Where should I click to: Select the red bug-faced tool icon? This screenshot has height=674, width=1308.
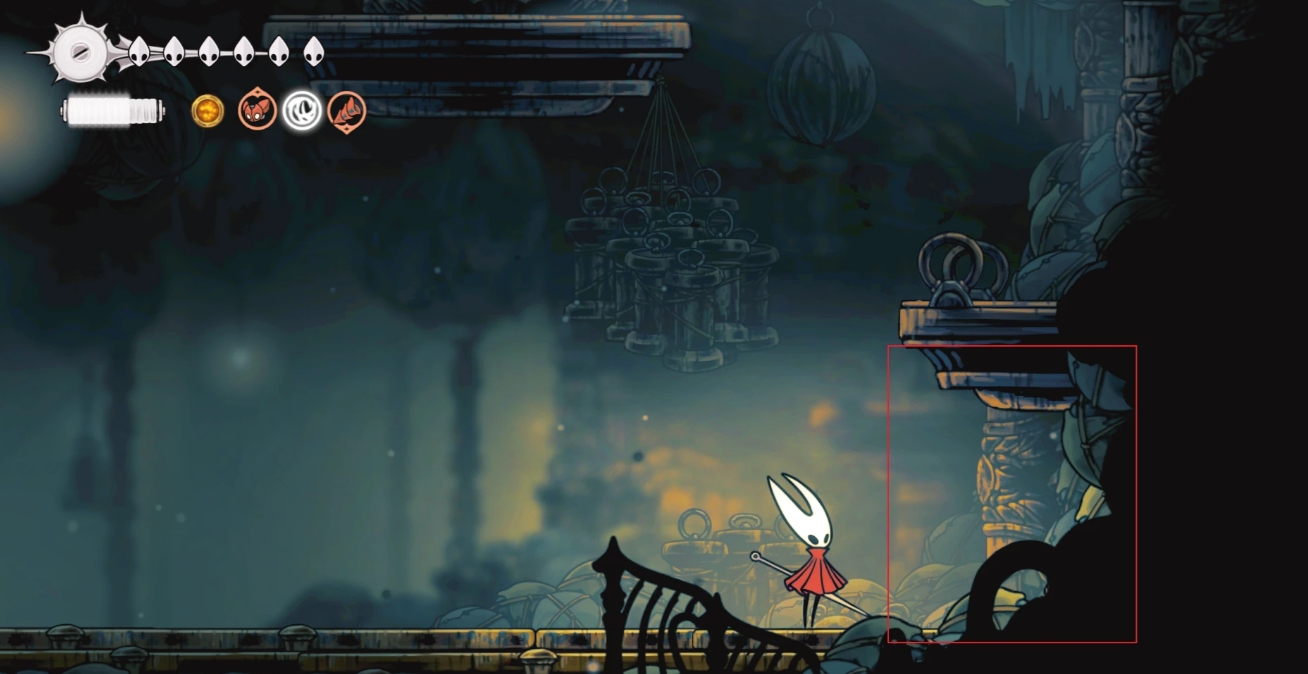pos(257,111)
